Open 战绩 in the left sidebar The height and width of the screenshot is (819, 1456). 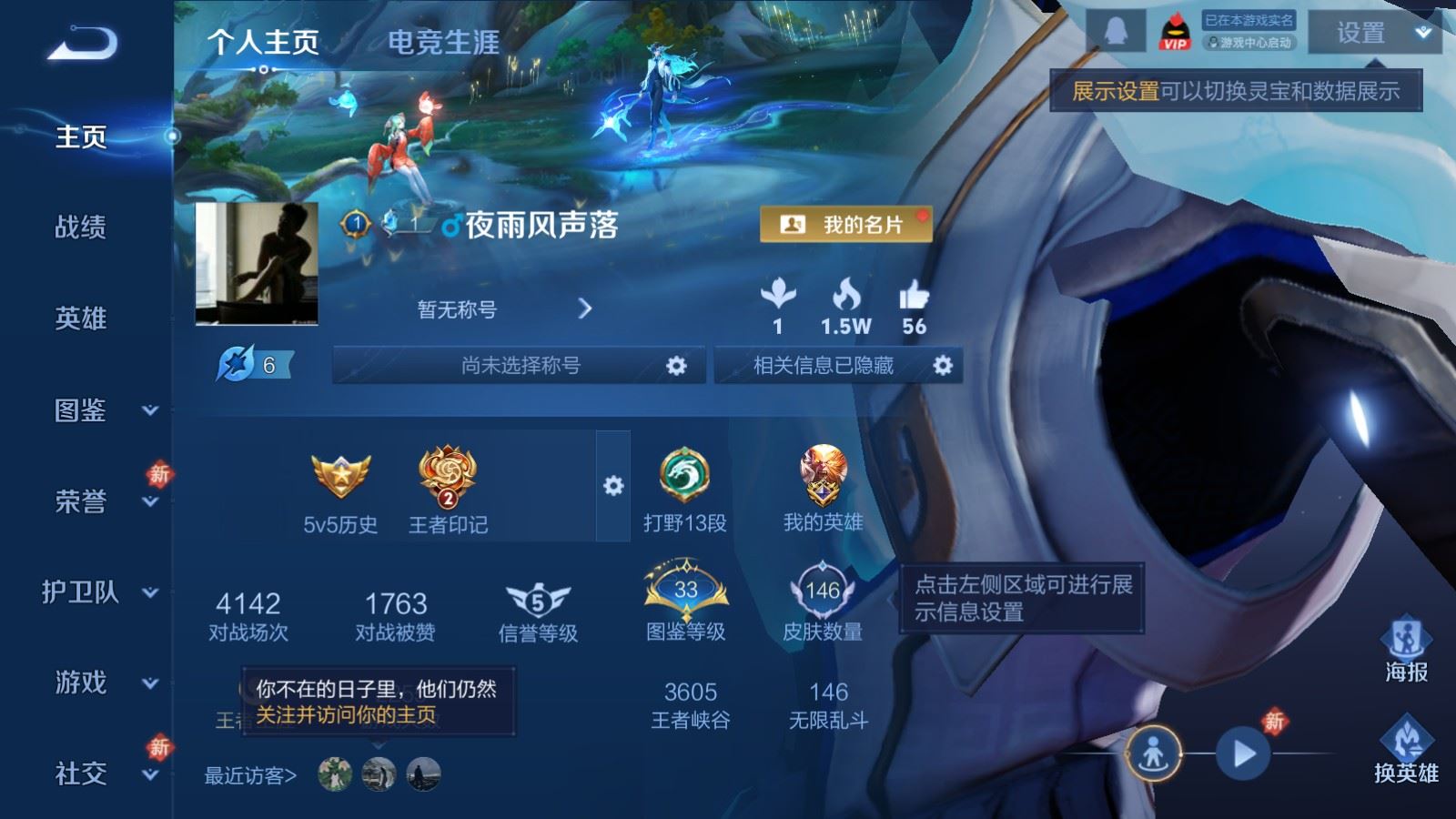(x=79, y=228)
